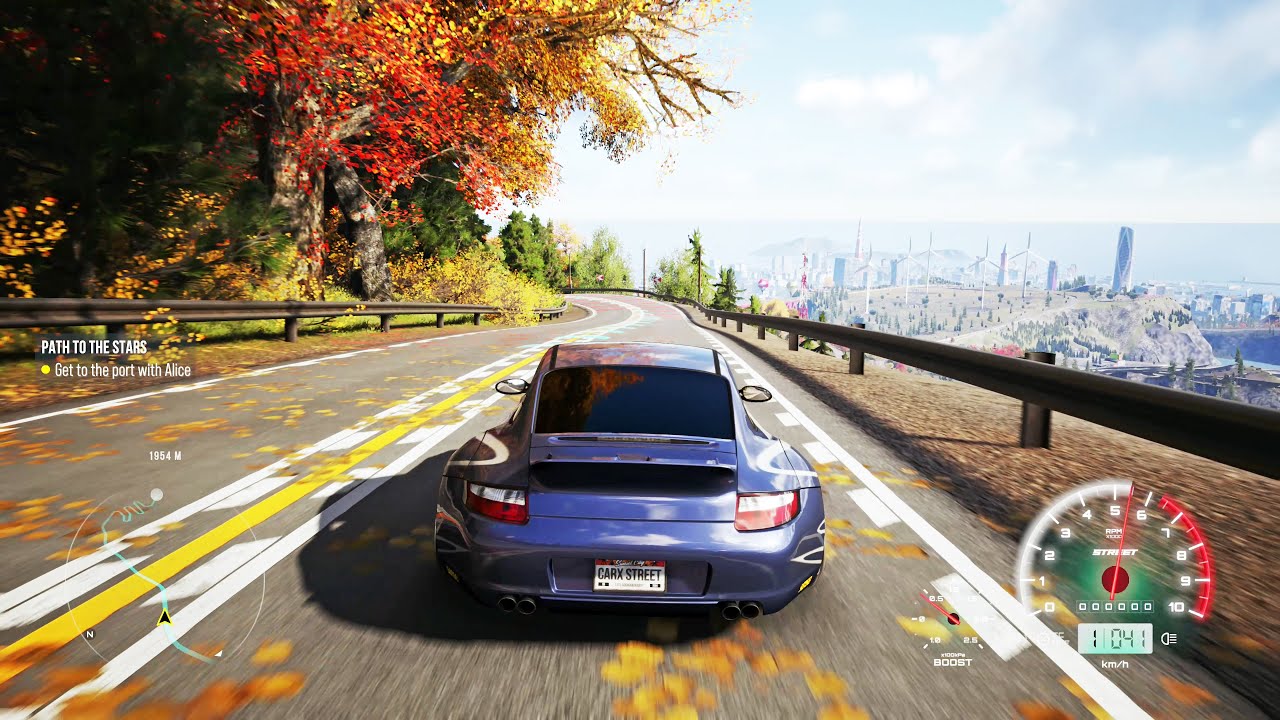Click the RPM x1000 label on the gauge

[1113, 533]
